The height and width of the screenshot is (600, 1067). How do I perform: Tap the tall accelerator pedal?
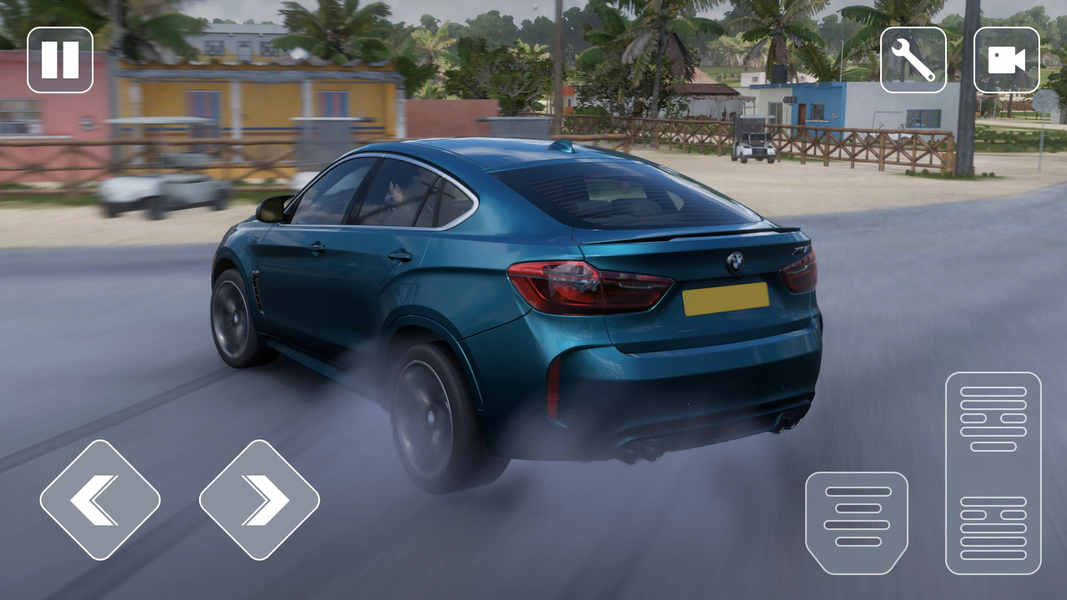point(993,473)
